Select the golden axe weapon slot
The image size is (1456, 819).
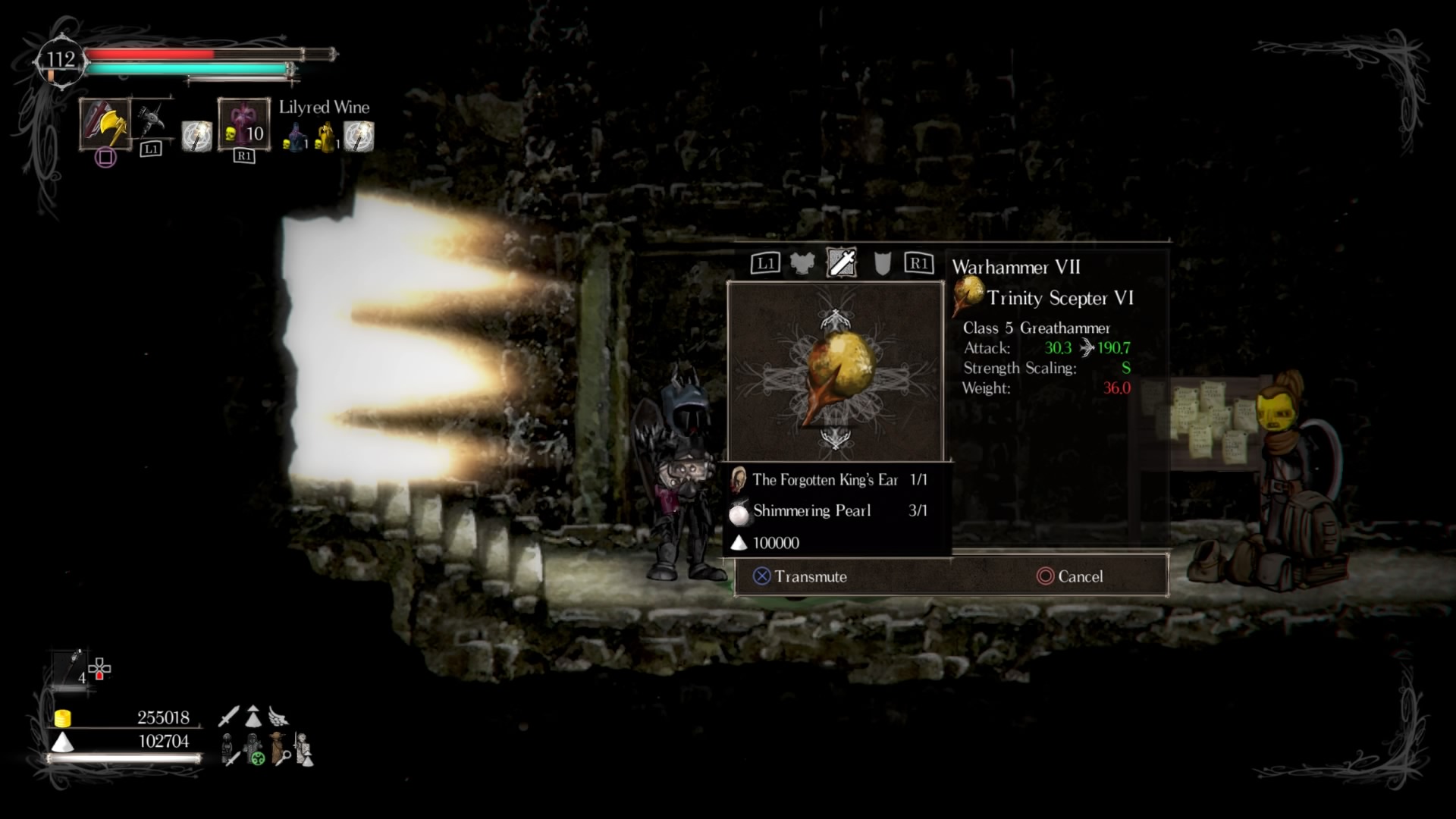coord(105,124)
